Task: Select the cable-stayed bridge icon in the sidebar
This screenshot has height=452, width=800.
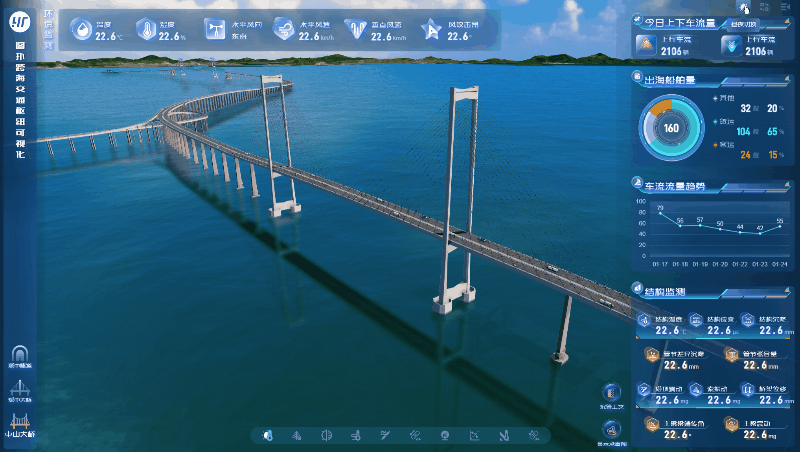Action: [x=18, y=388]
